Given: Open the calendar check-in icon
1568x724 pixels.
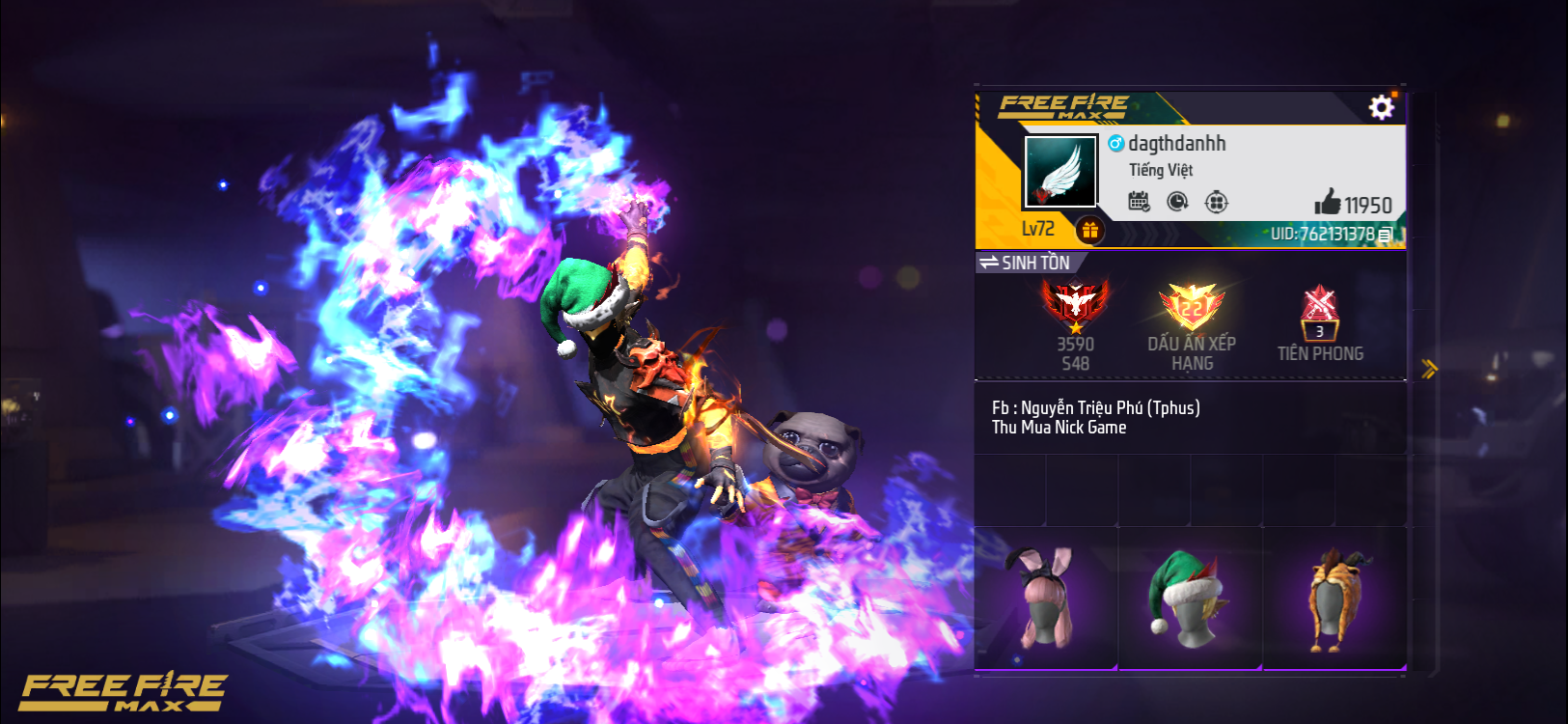Looking at the screenshot, I should click(1139, 201).
